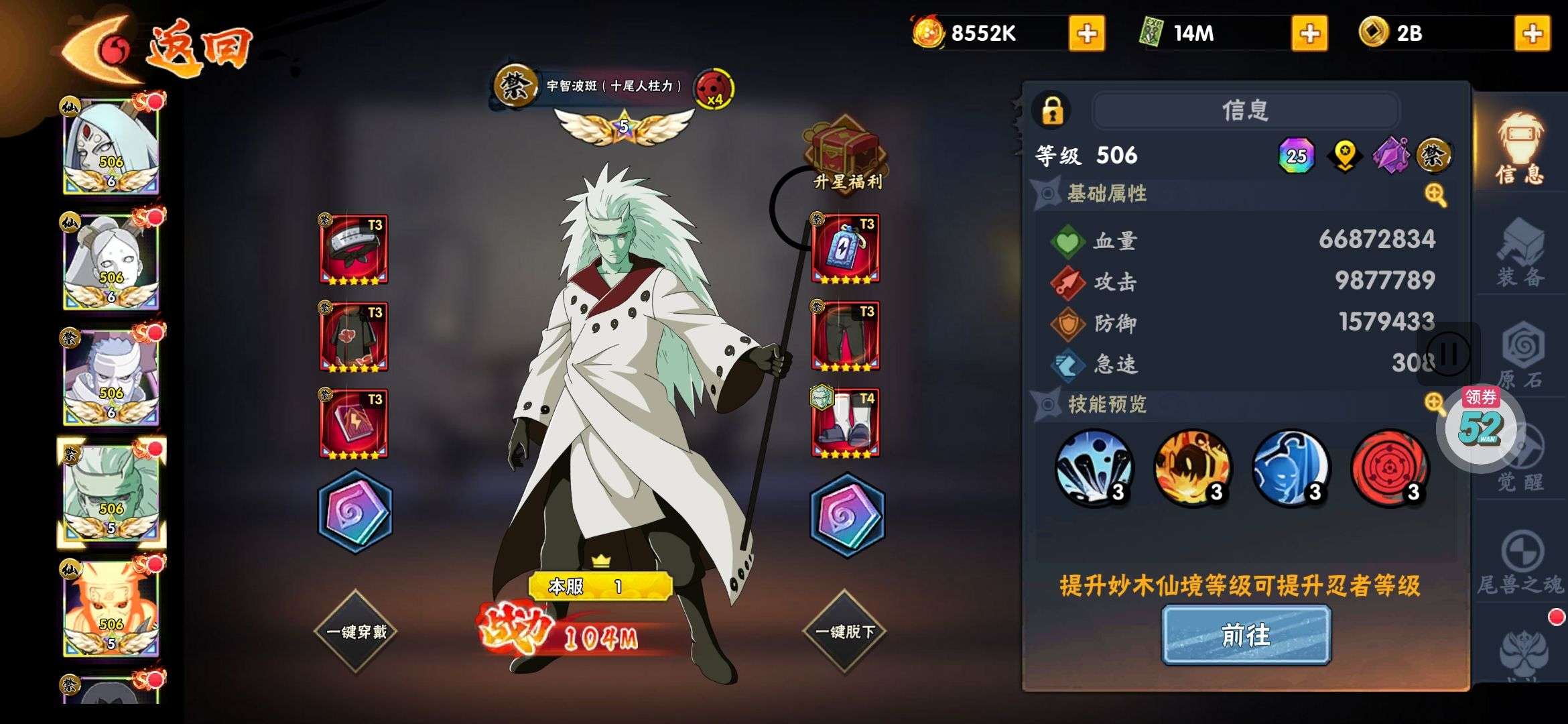The image size is (1568, 724).
Task: Click the 一键穿戴 equip-all button
Action: coord(356,631)
